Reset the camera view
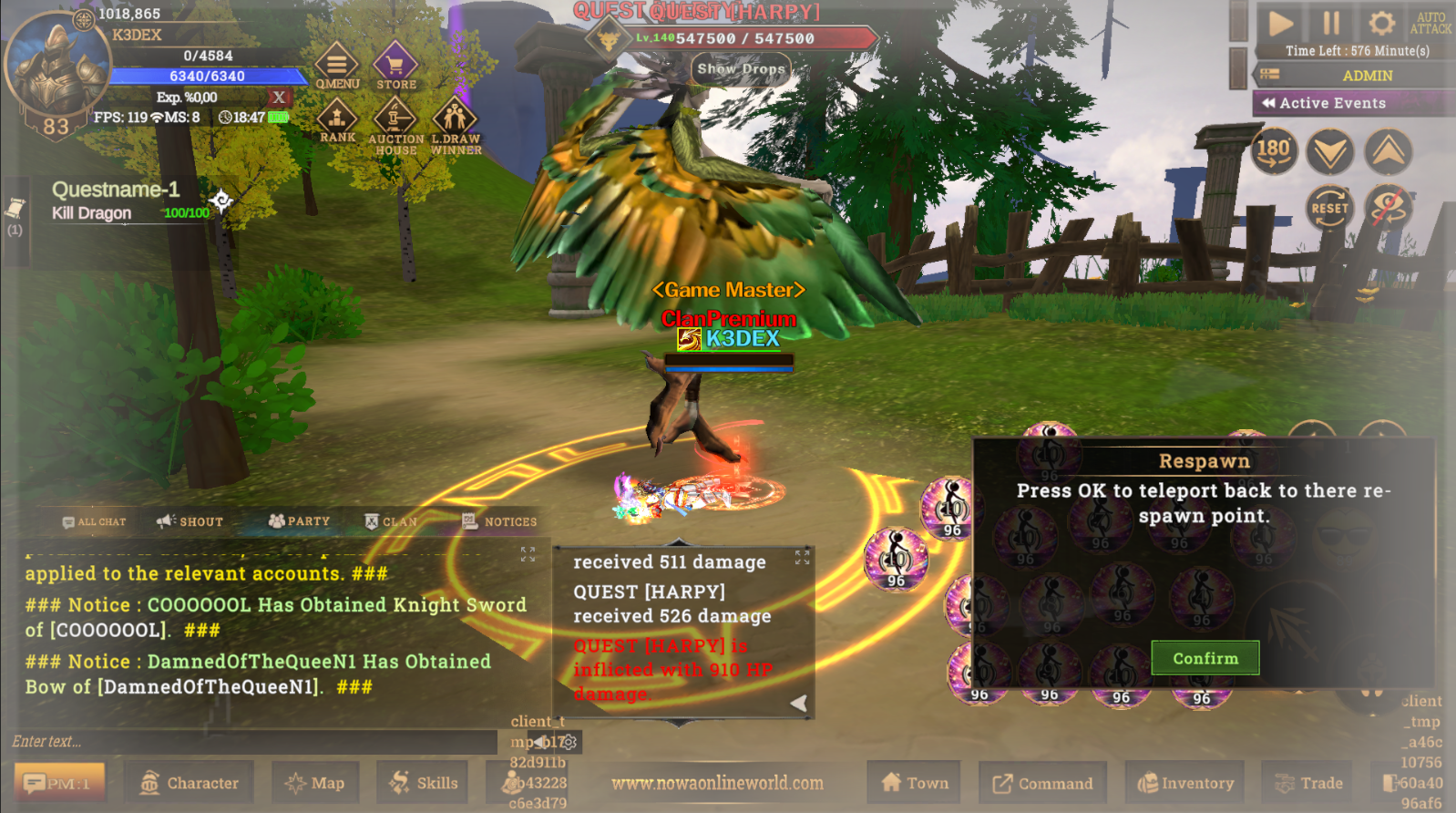Viewport: 1456px width, 813px height. 1330,208
